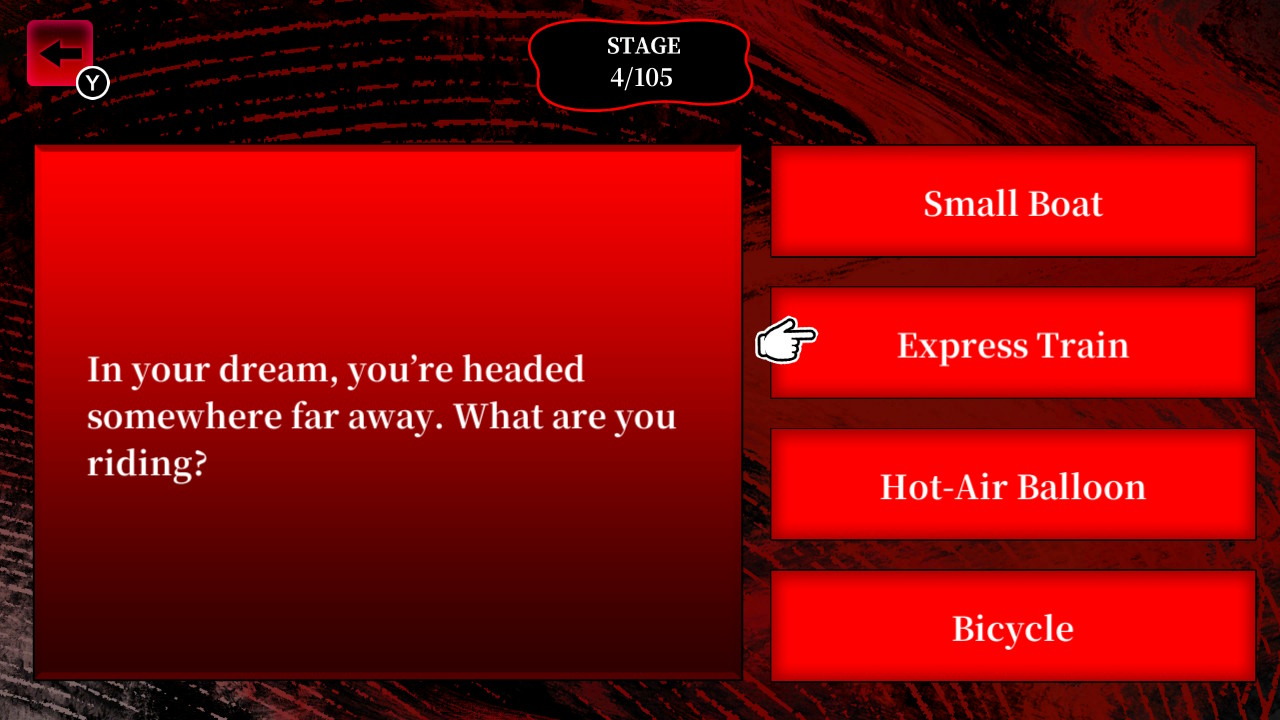
Task: Click the highlighted Express Train row
Action: click(1013, 345)
